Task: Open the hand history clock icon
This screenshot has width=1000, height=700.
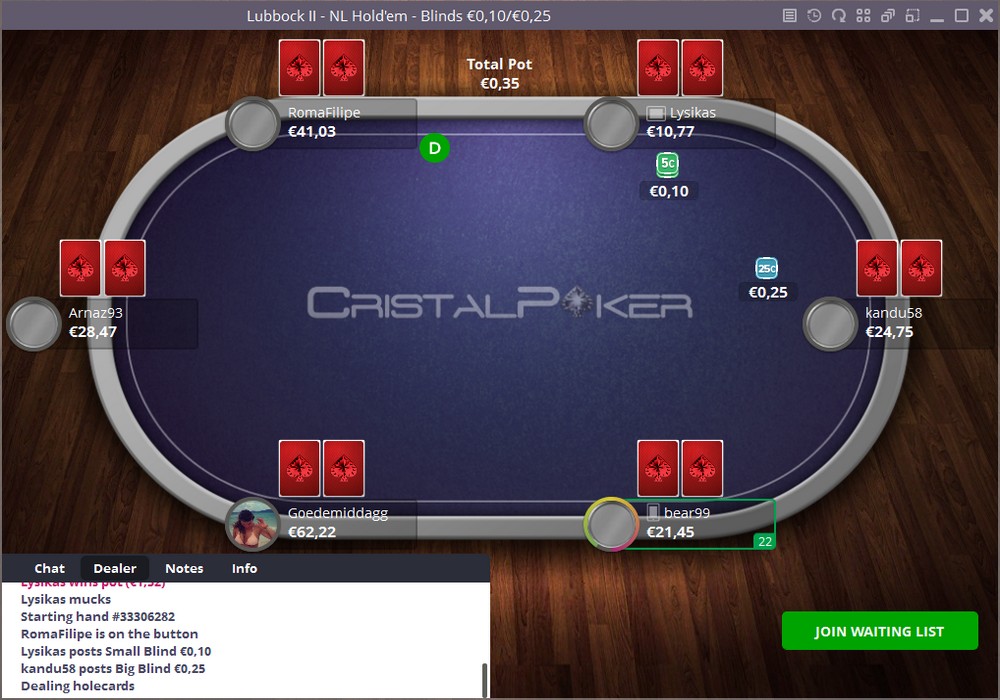Action: [815, 15]
